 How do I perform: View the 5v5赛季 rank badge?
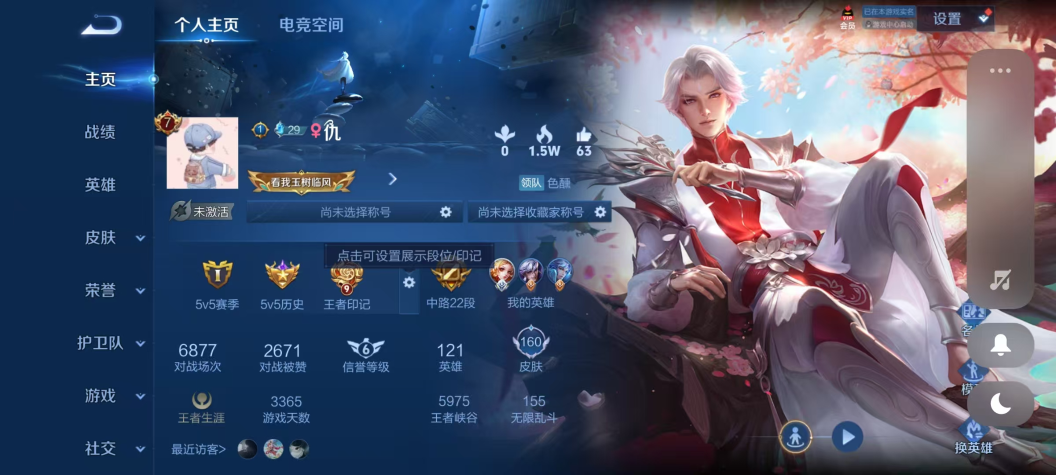pyautogui.click(x=217, y=283)
